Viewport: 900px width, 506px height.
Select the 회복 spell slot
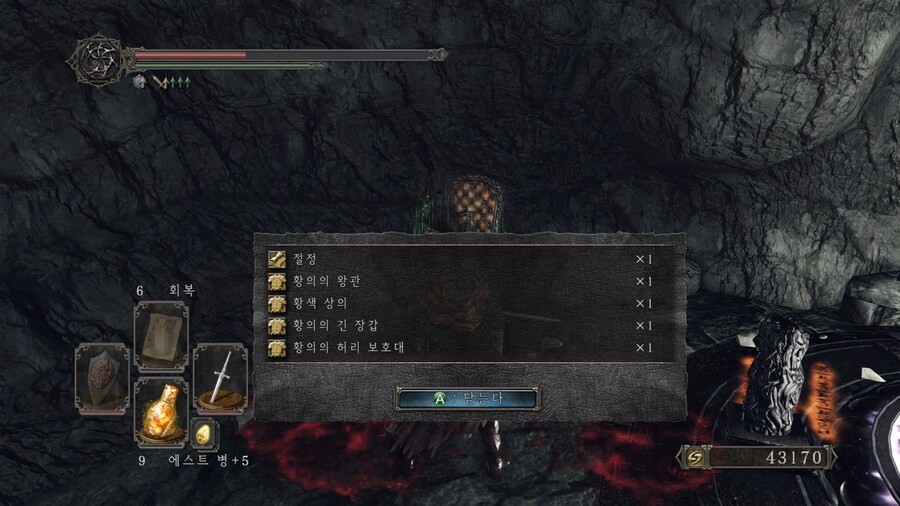[161, 336]
